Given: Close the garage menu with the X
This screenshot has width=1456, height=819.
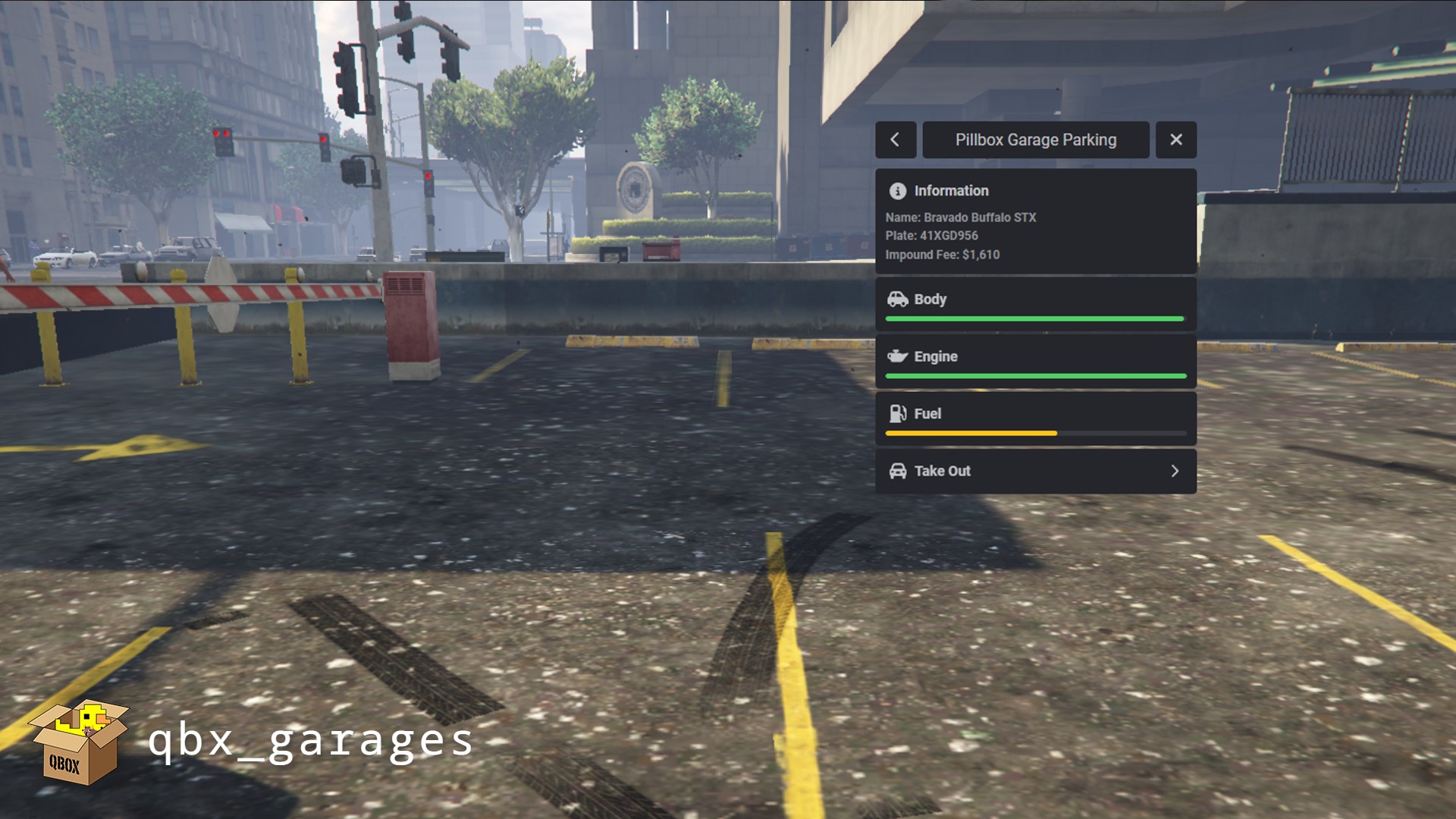Looking at the screenshot, I should [x=1176, y=140].
